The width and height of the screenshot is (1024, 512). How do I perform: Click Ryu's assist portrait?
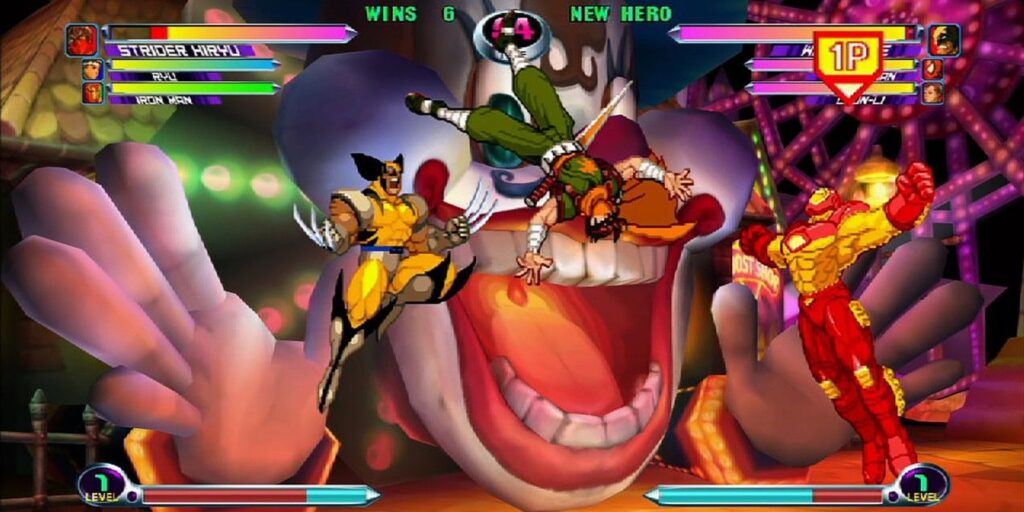(92, 69)
